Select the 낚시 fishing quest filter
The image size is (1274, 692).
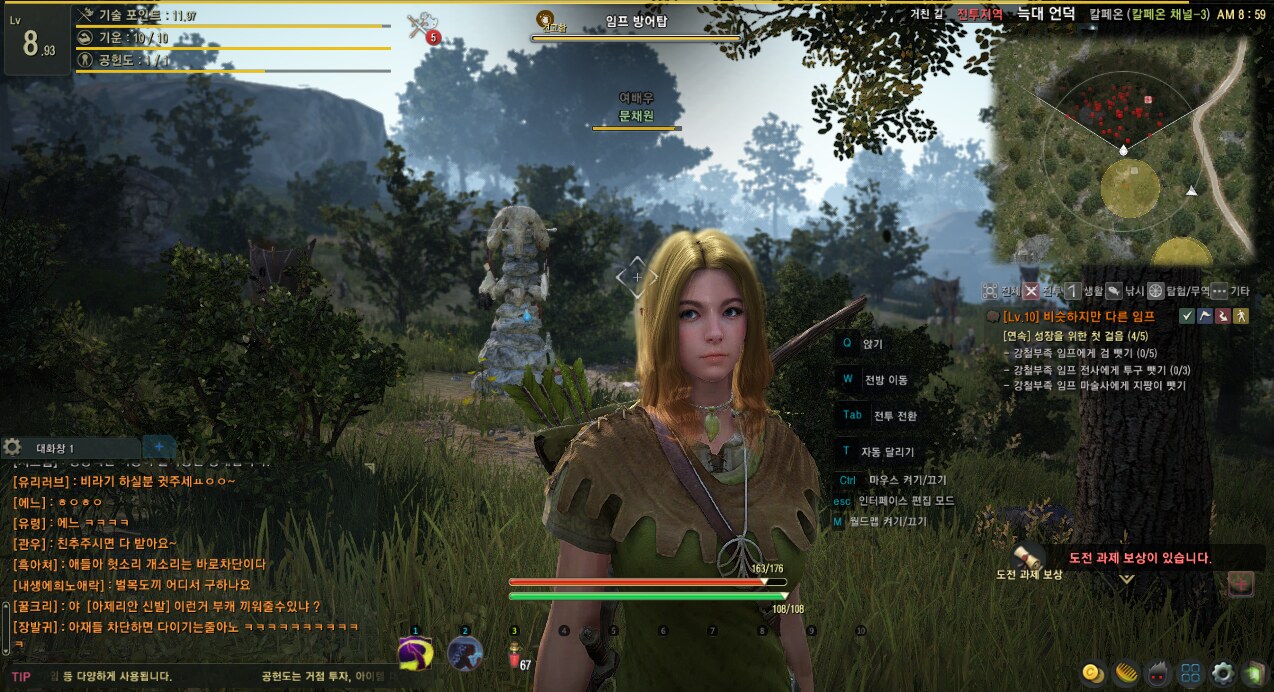1113,291
